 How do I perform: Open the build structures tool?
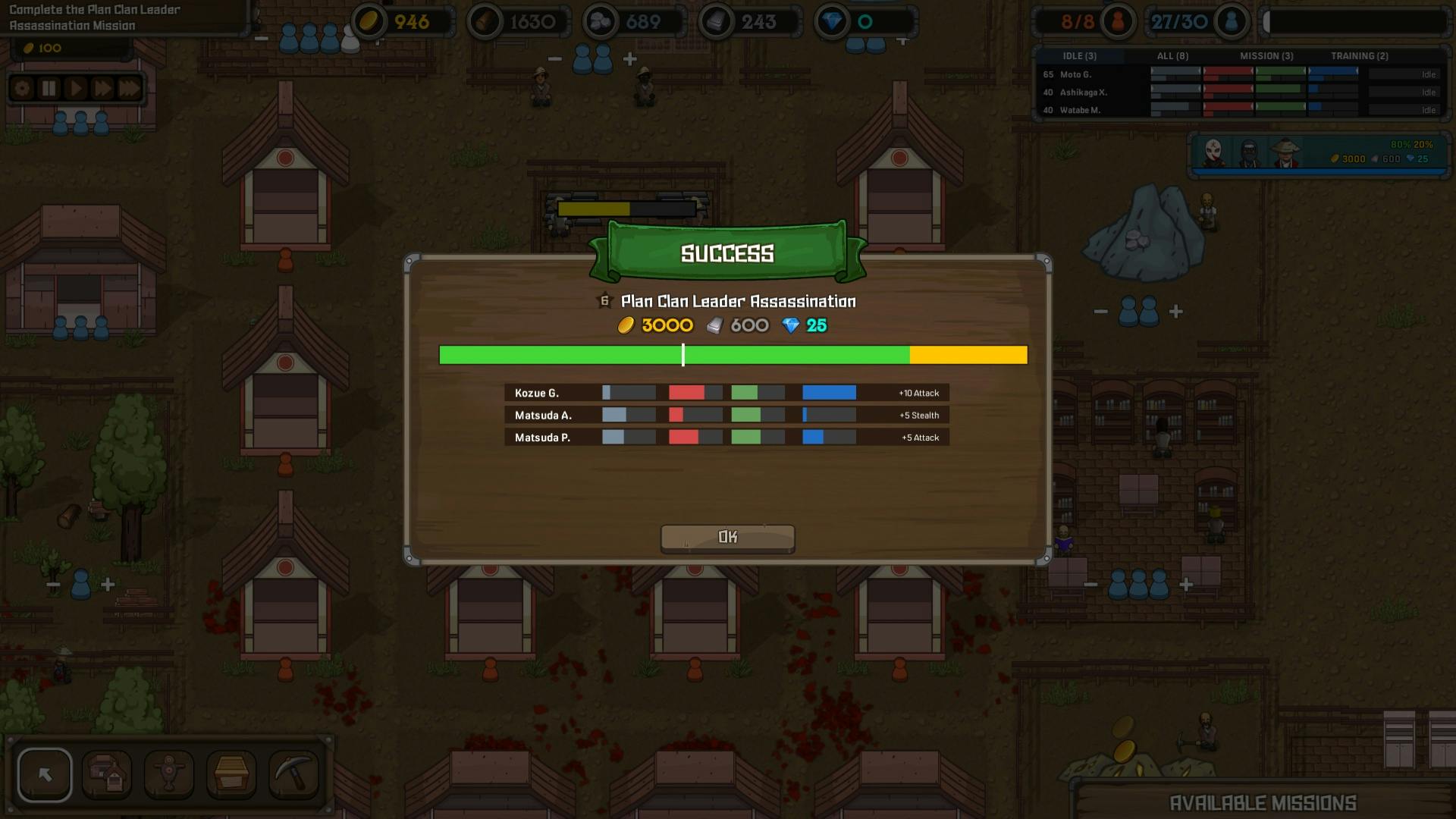107,774
